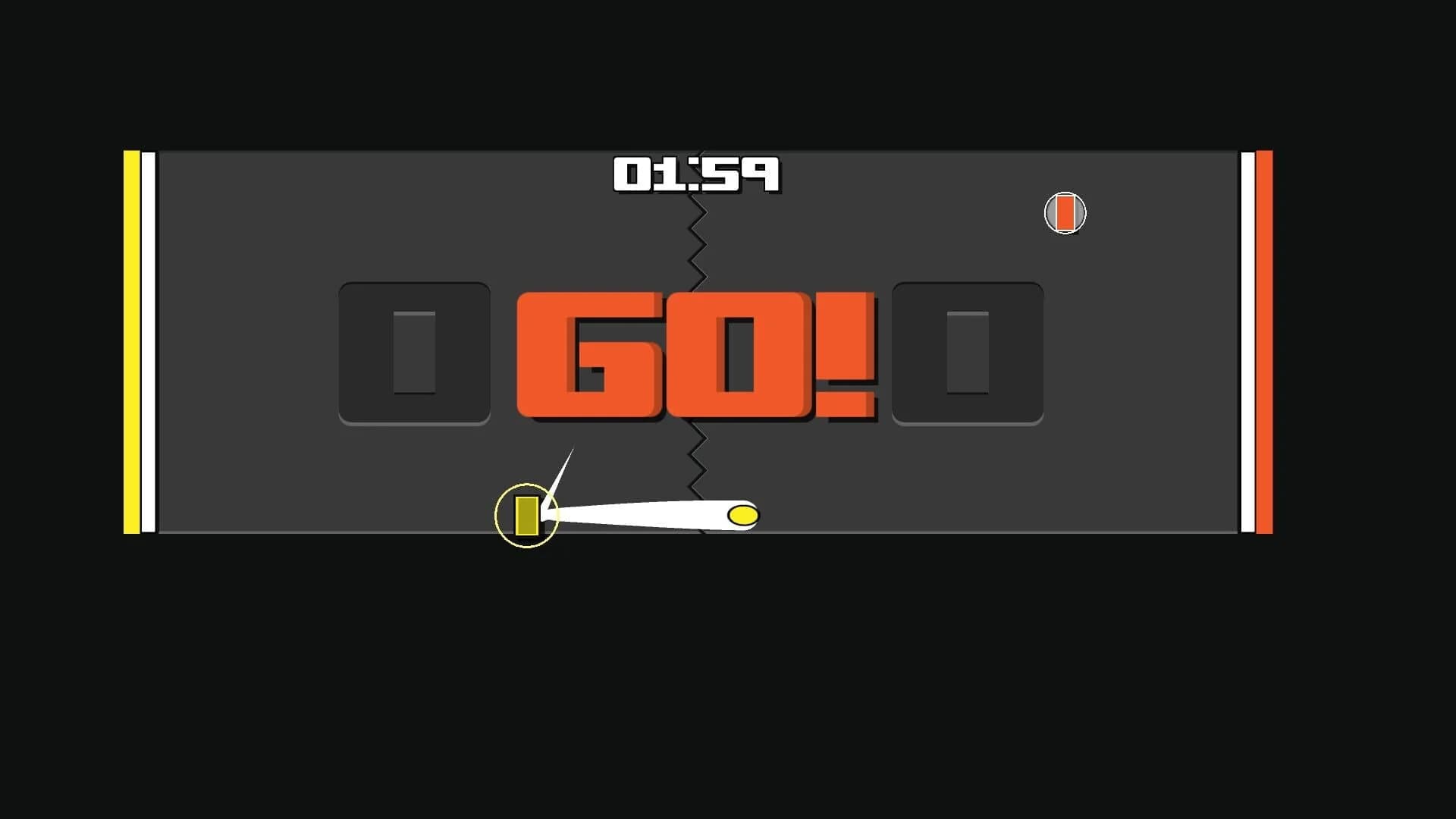
Task: Click the inner rectangle of the left score panel
Action: tap(413, 353)
